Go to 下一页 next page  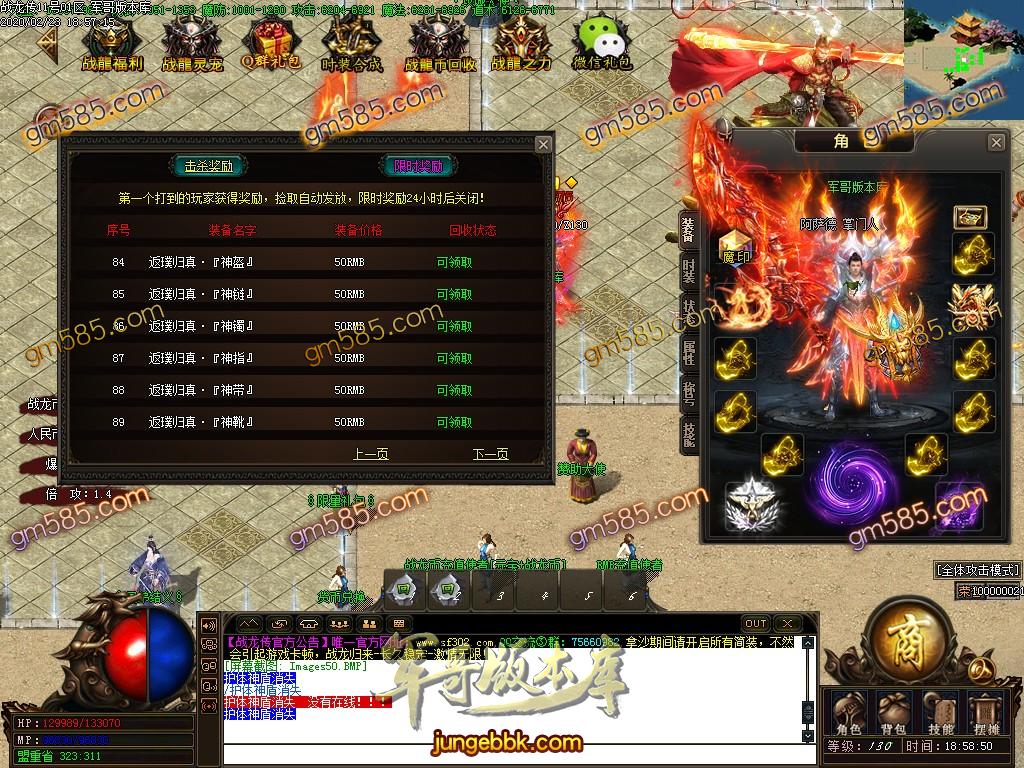(x=490, y=454)
